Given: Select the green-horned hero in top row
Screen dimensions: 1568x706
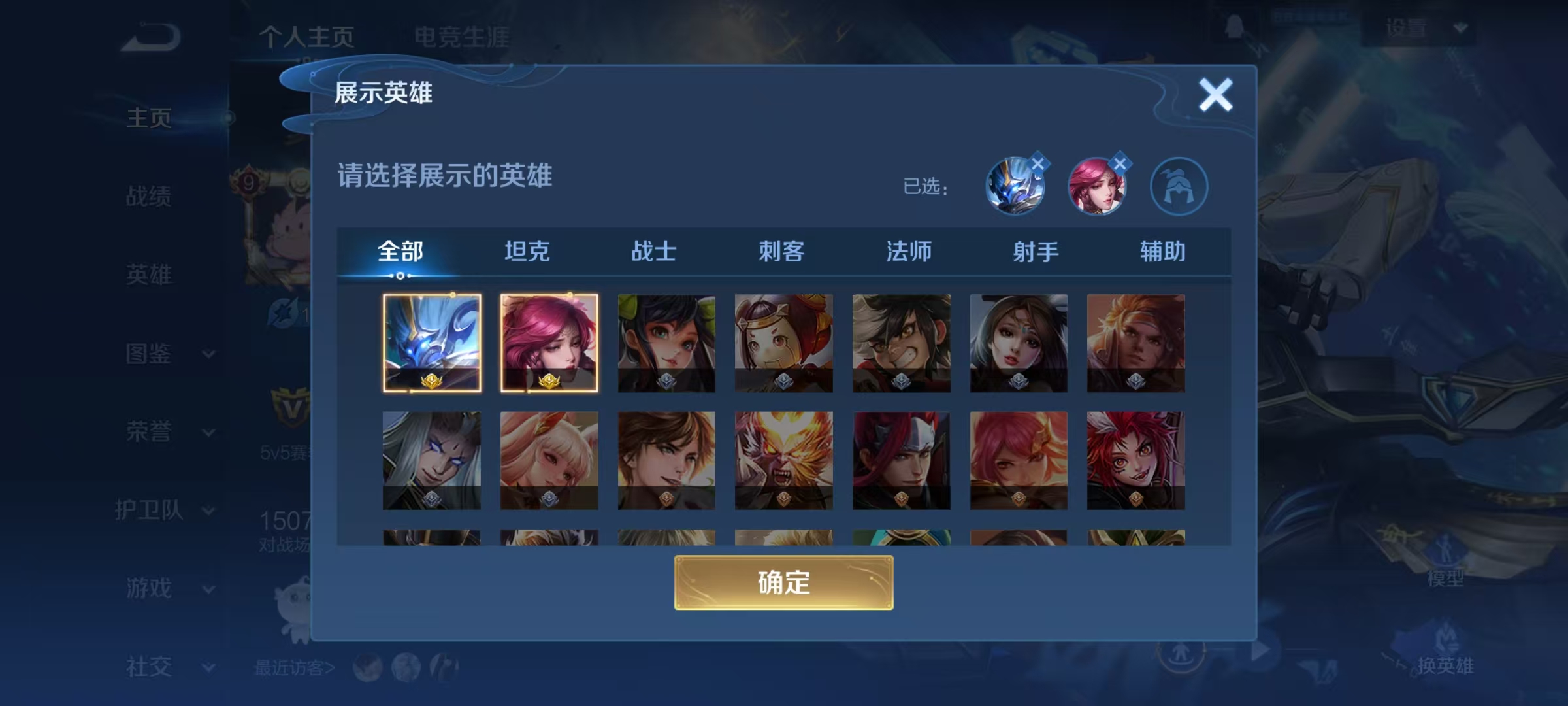Looking at the screenshot, I should (x=666, y=342).
